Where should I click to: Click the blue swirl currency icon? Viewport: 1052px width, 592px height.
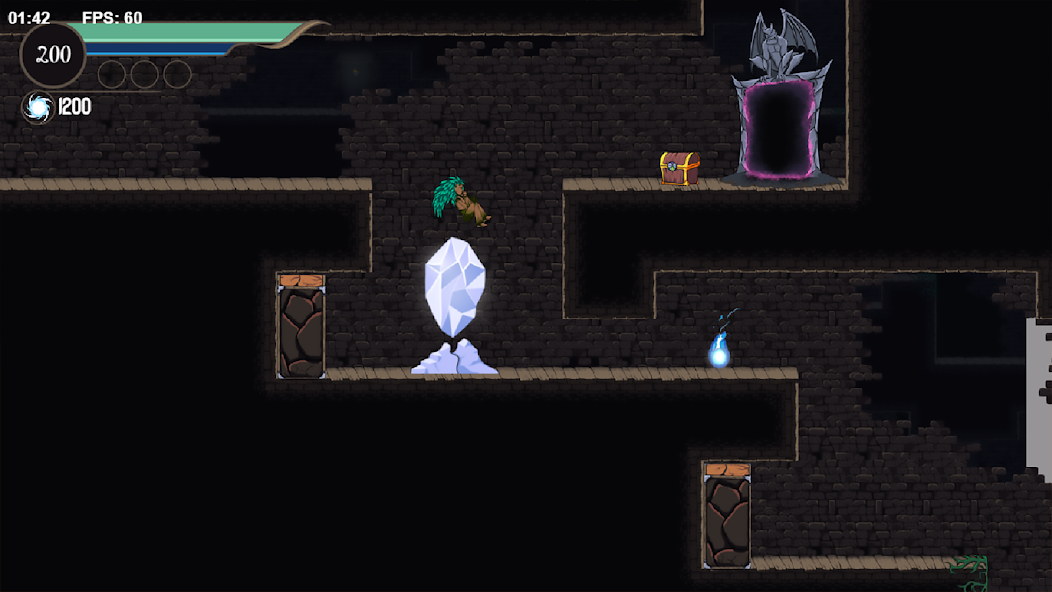tap(38, 108)
